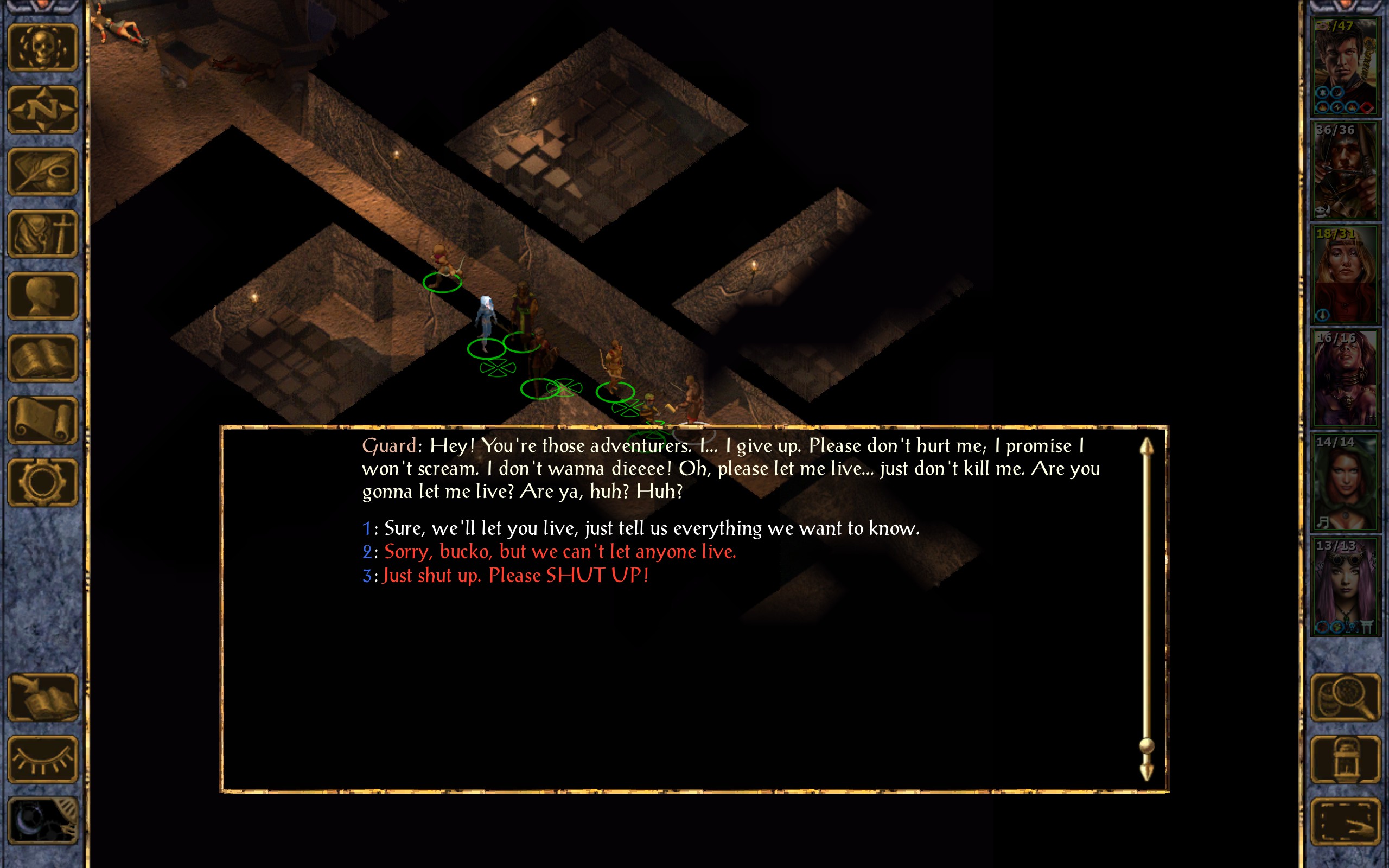
Task: Select the 18/31 party member portrait
Action: click(1345, 275)
